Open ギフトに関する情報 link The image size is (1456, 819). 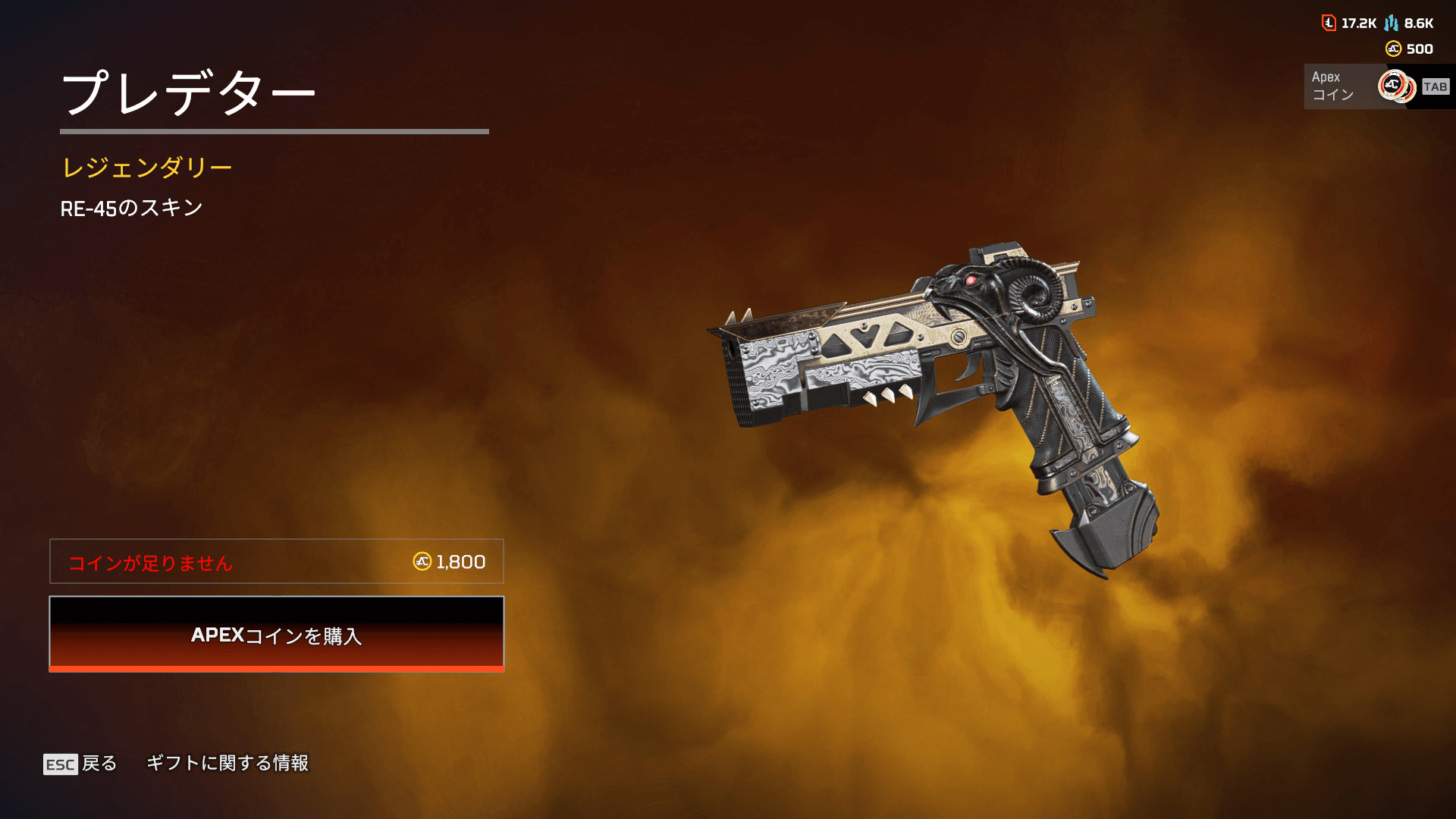point(227,763)
